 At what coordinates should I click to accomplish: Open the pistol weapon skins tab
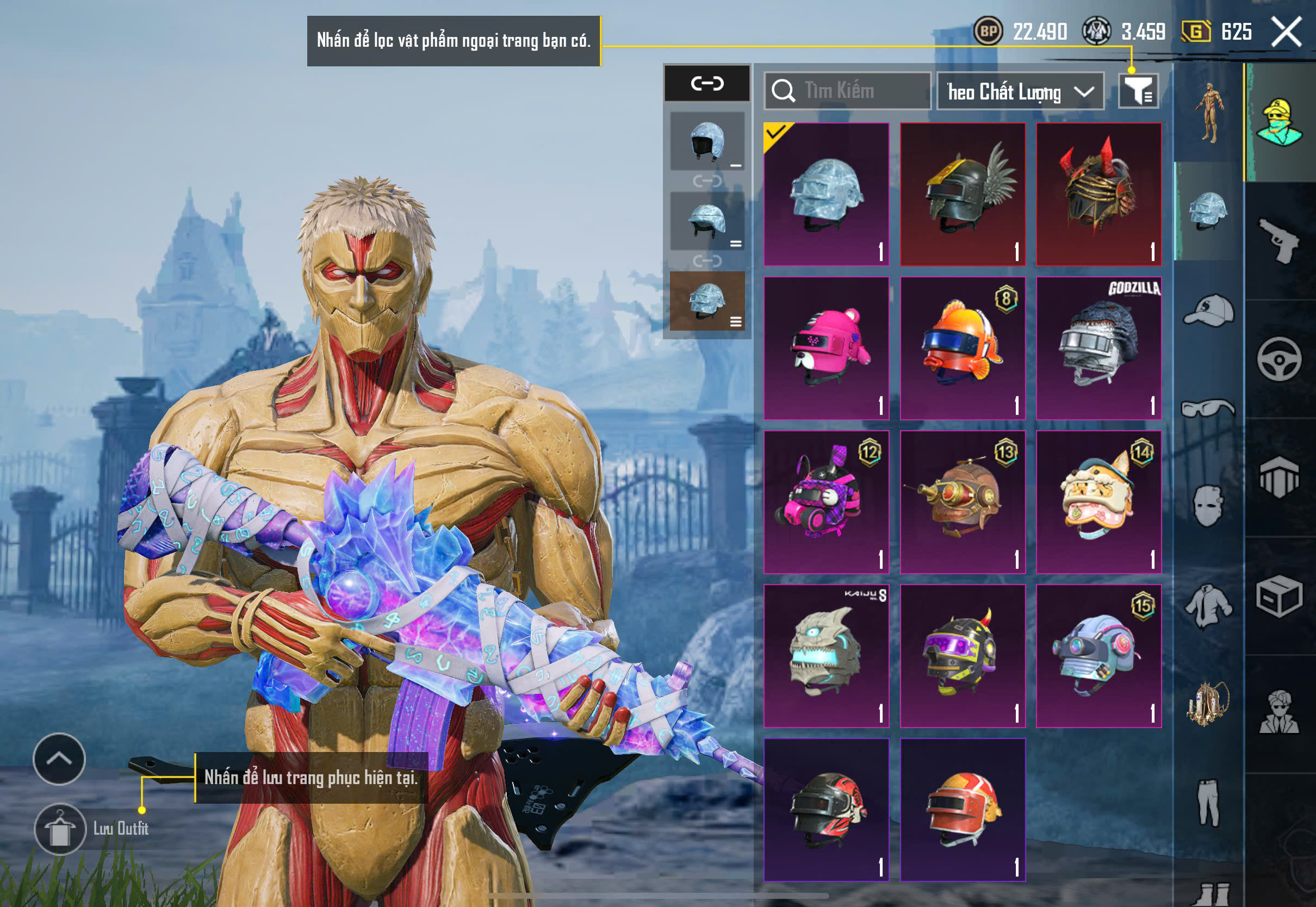[1279, 241]
